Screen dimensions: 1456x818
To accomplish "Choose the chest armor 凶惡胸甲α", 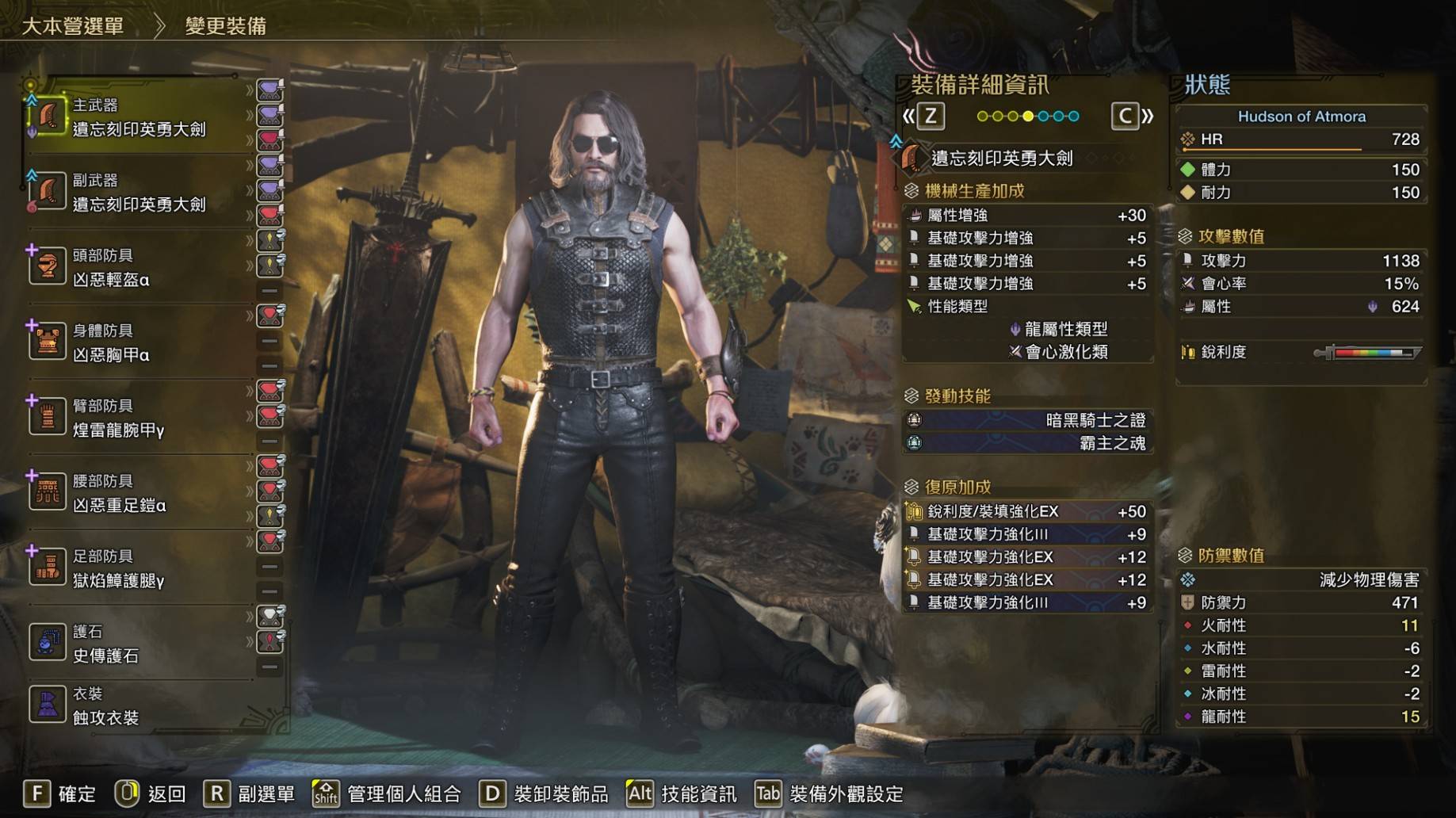I will tap(111, 343).
